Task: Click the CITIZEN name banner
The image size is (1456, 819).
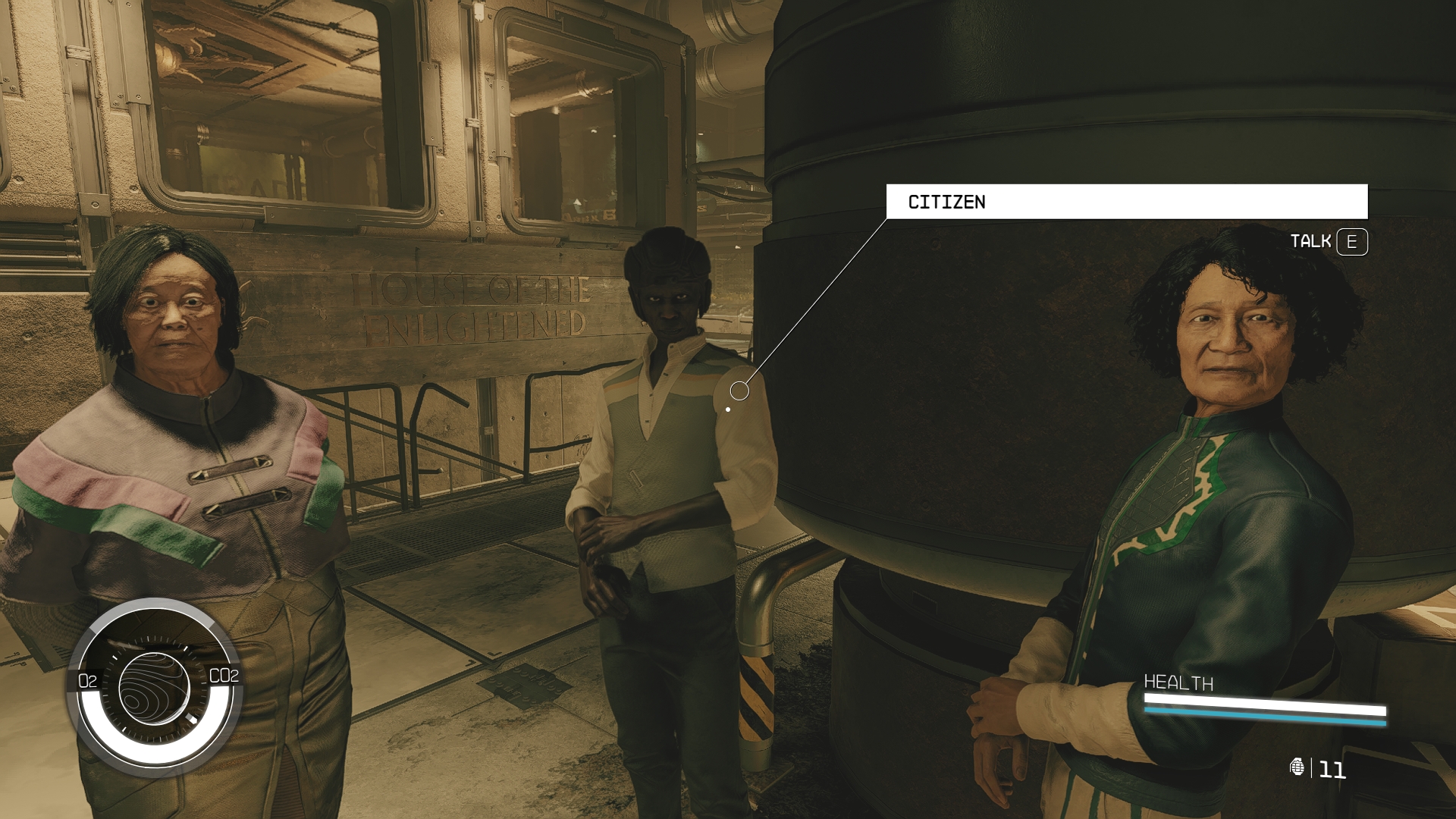Action: [x=1126, y=202]
